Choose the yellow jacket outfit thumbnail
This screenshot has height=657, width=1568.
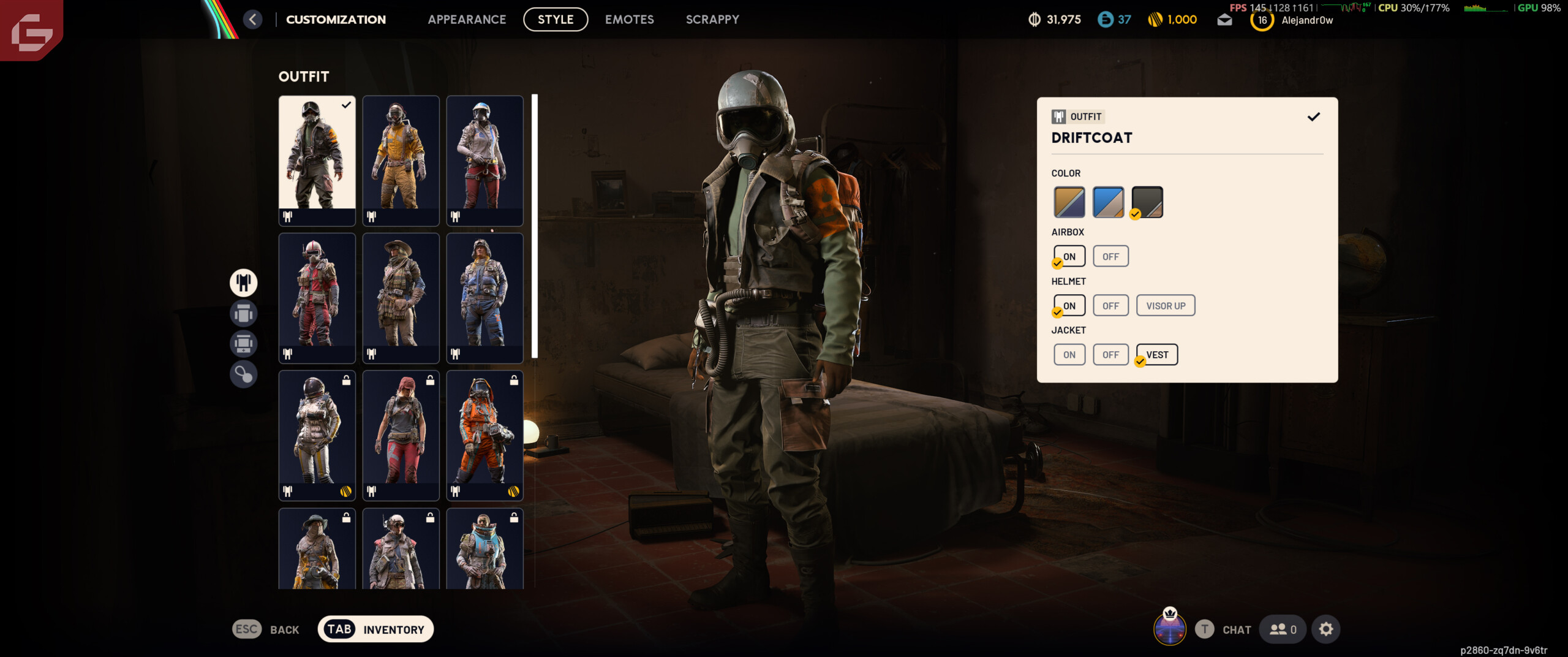coord(401,159)
